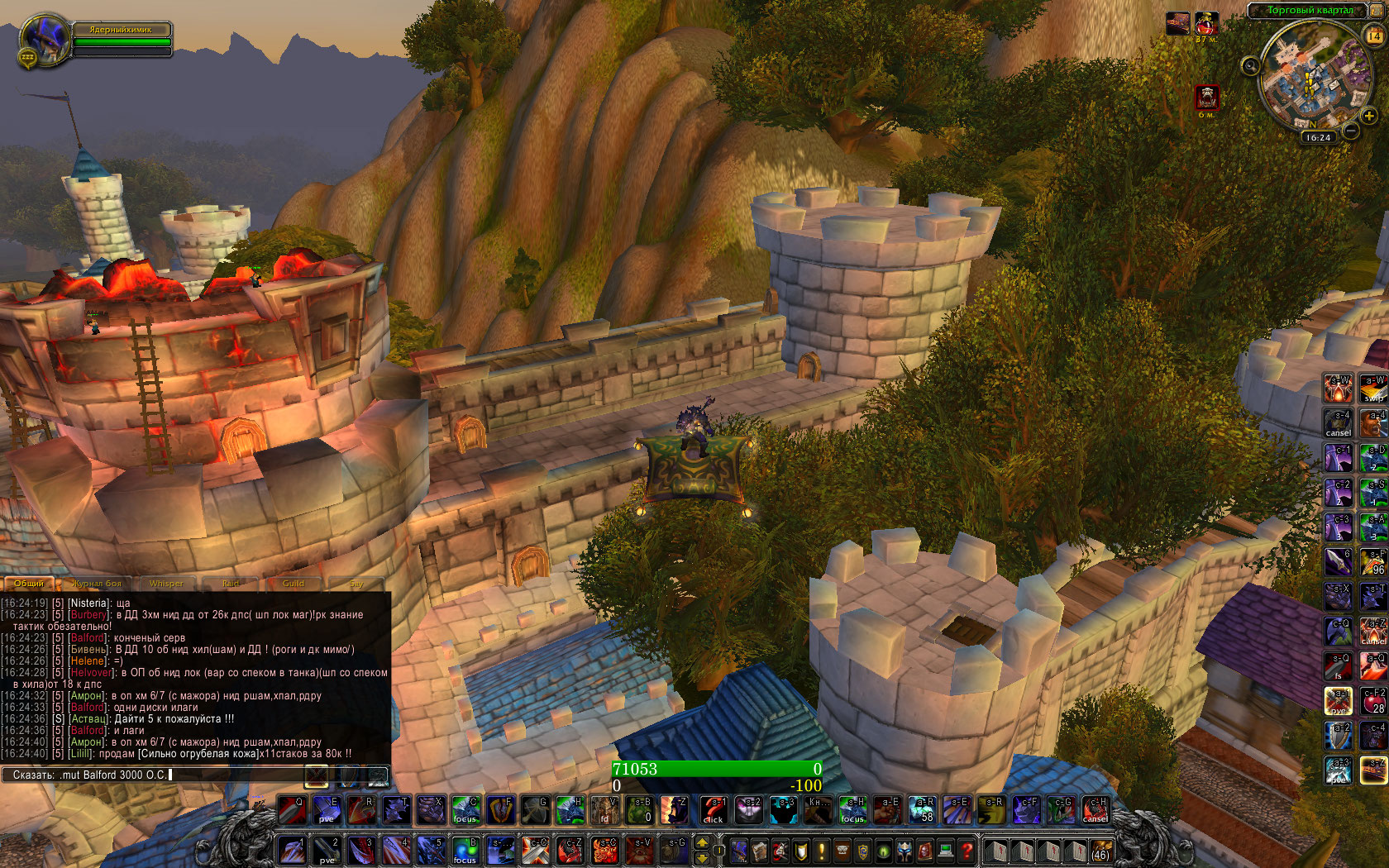This screenshot has width=1389, height=868.
Task: Click the player portrait frame
Action: [x=45, y=39]
